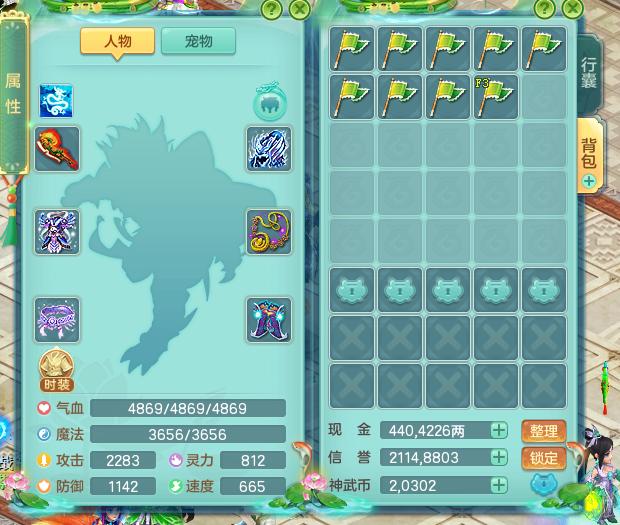Select the purple belt equipment slot
This screenshot has height=525, width=620.
56,318
